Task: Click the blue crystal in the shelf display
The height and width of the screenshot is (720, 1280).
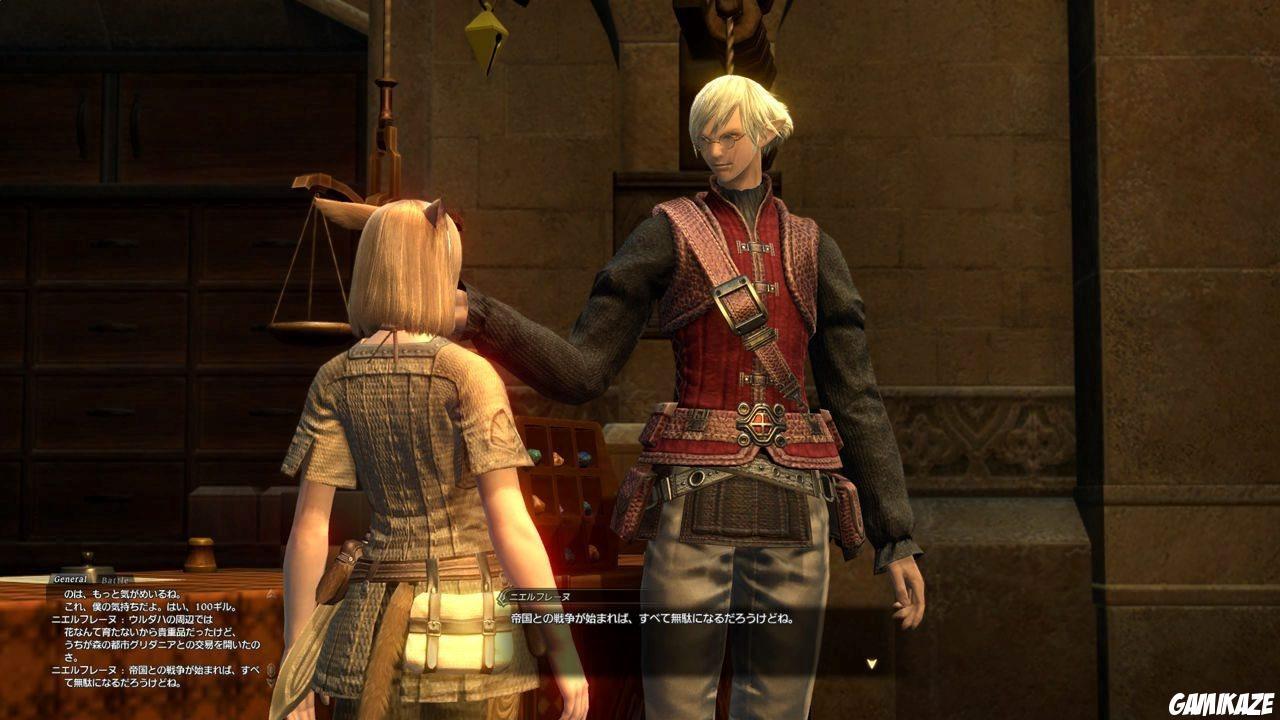Action: (x=585, y=457)
